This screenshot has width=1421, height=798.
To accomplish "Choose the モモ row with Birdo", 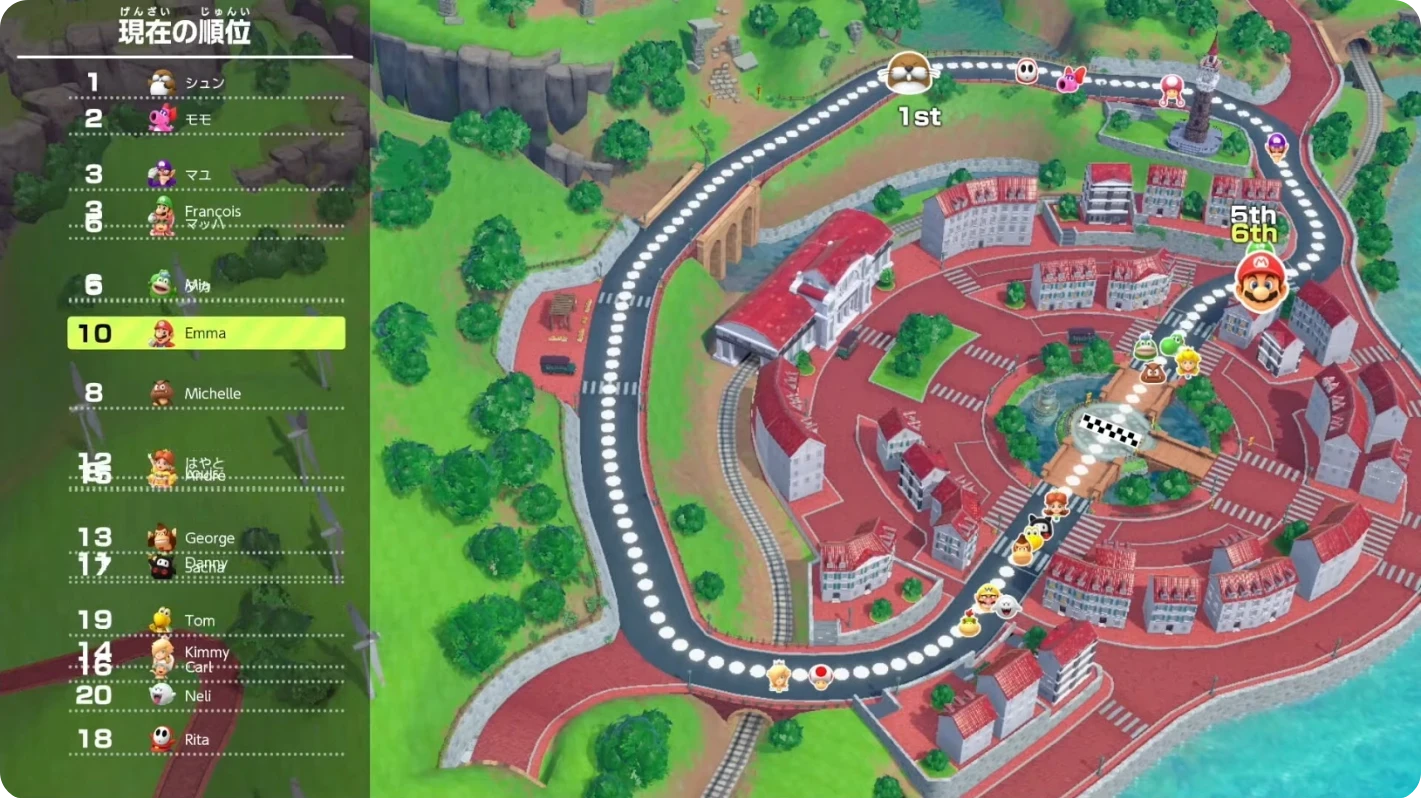I will (x=205, y=119).
